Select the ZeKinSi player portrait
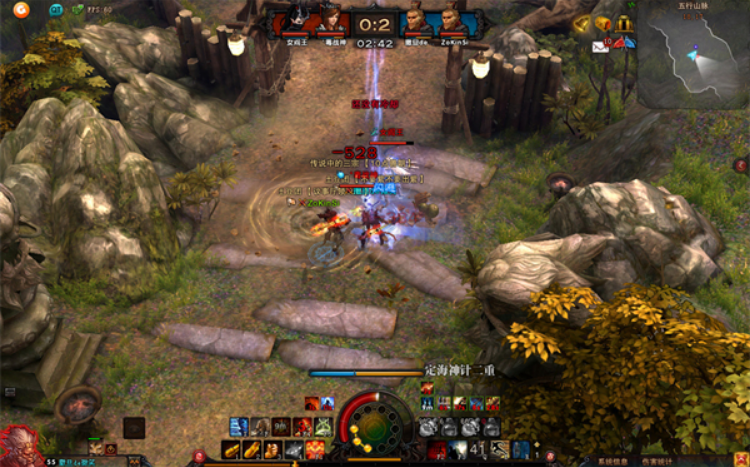The height and width of the screenshot is (467, 750). 451,21
